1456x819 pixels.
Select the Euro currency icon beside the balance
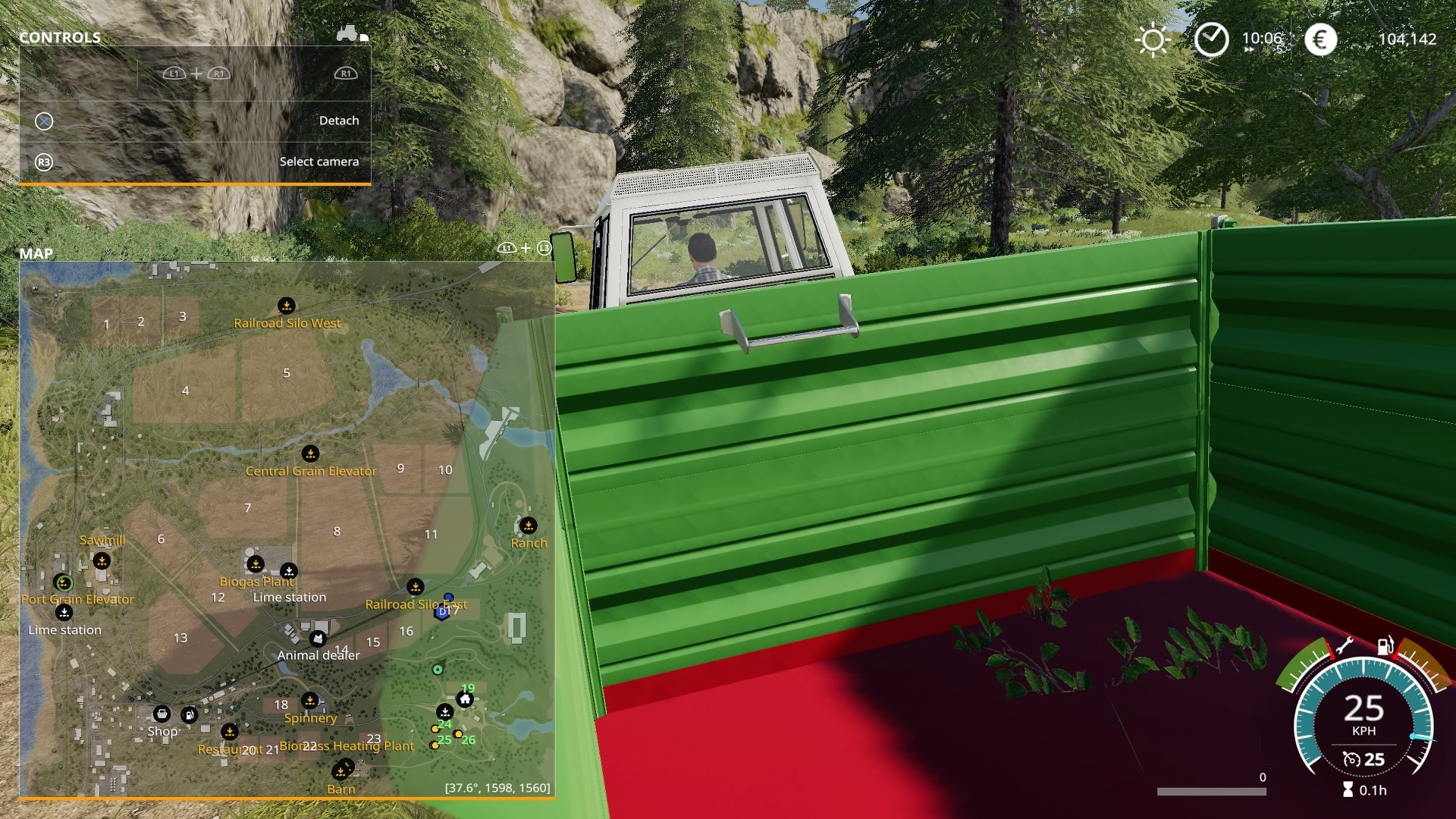1320,38
